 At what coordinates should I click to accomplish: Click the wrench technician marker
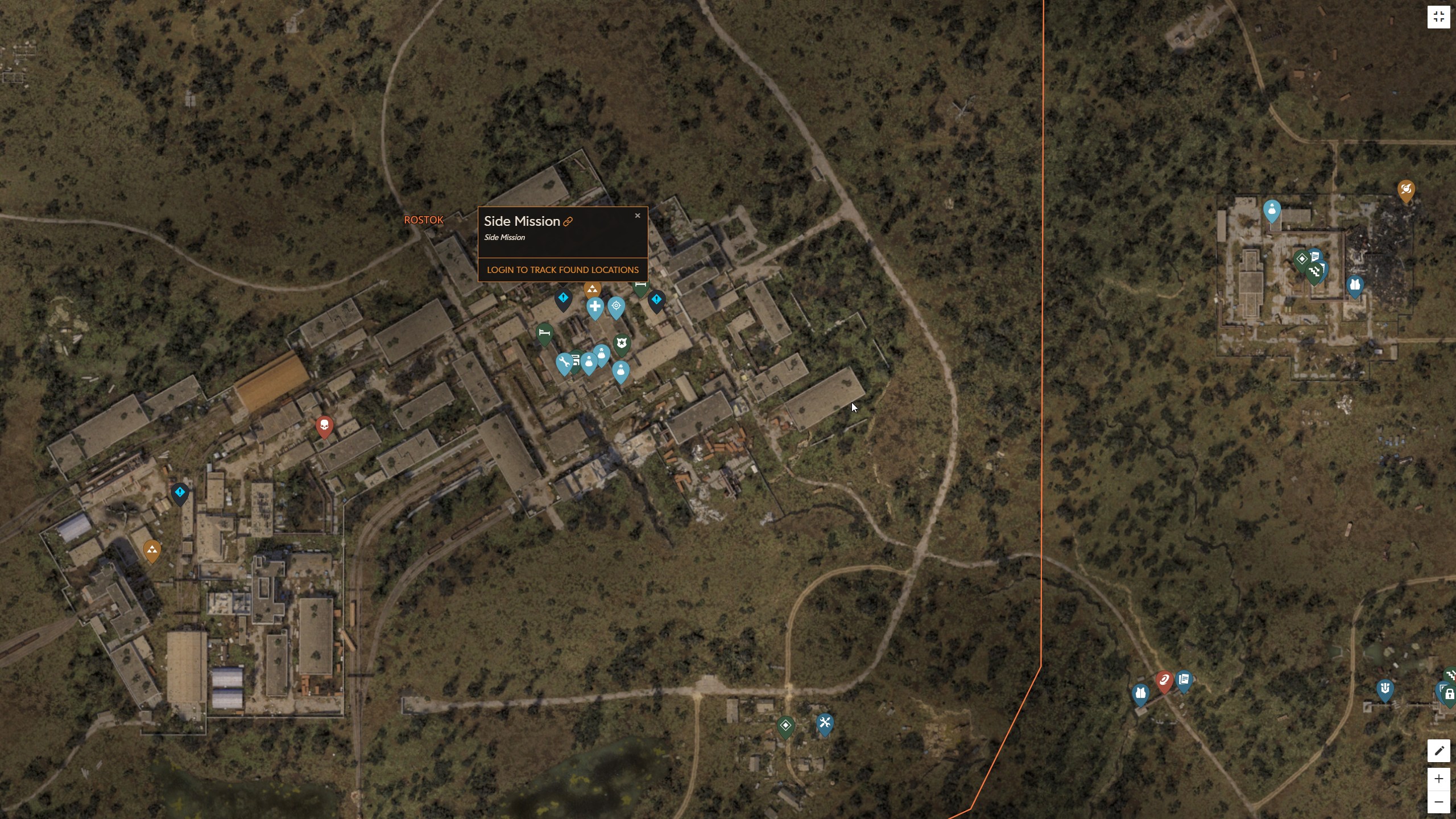[565, 362]
